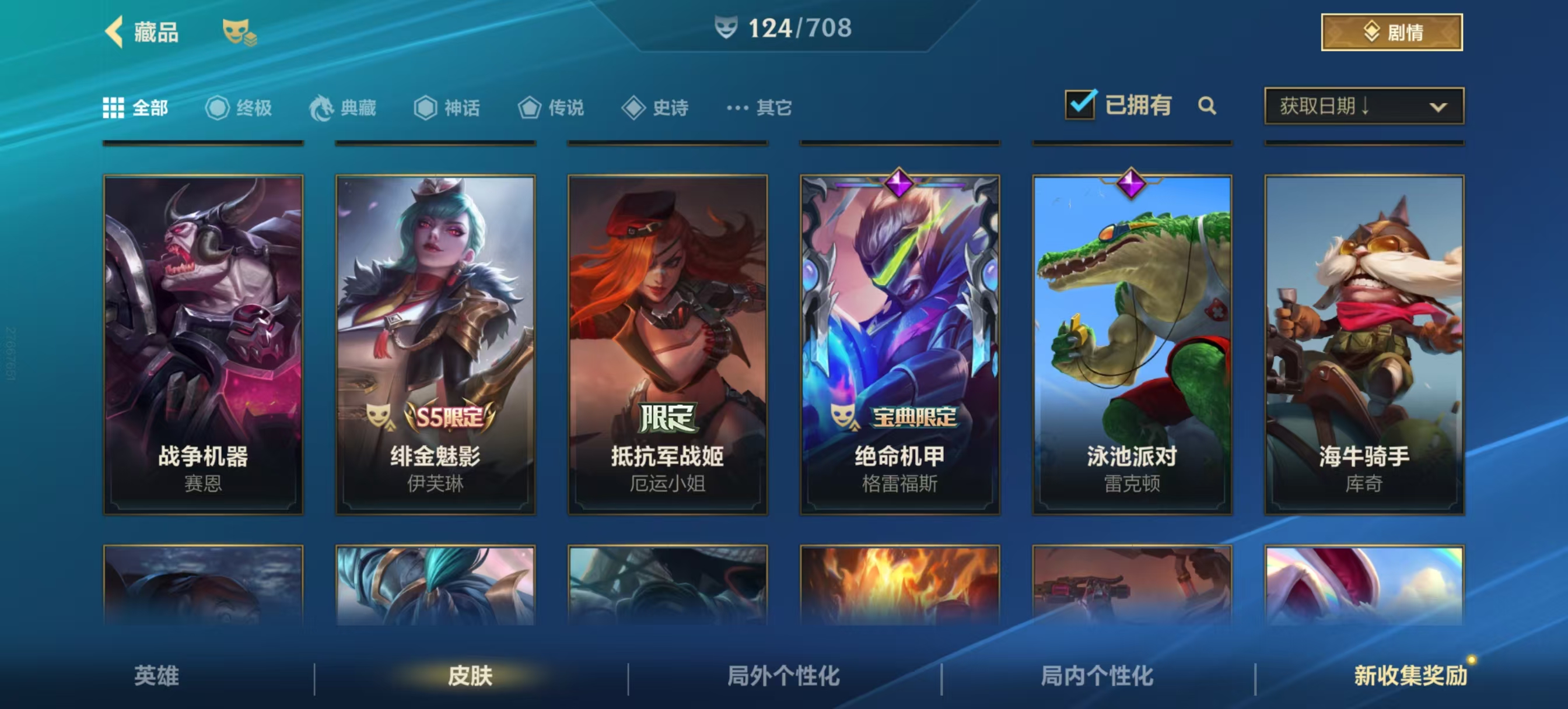Open the 抵抗军战姬 厄运小姐 skin card
The width and height of the screenshot is (1568, 709).
click(x=668, y=345)
